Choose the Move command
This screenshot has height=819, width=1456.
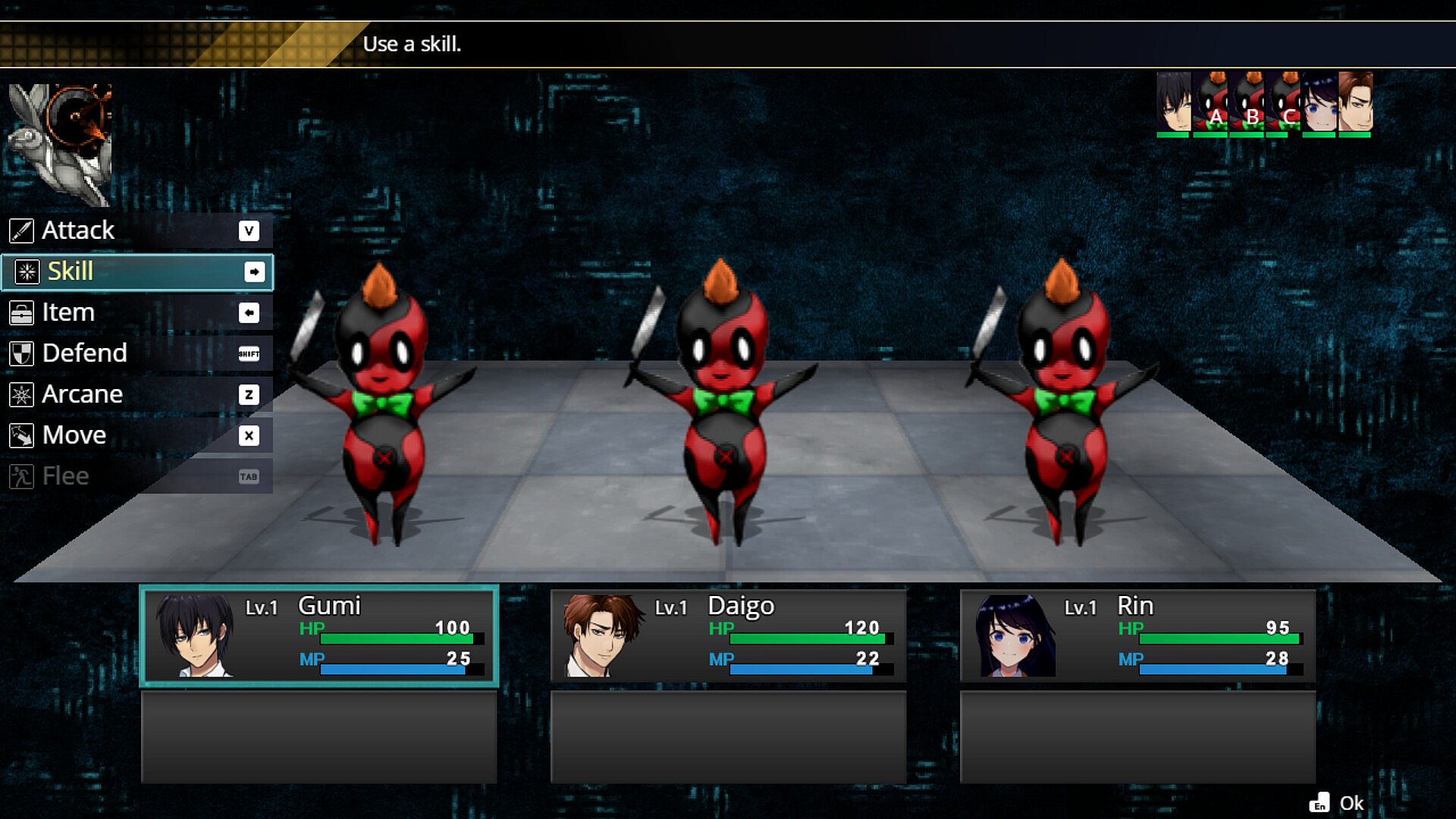click(136, 435)
